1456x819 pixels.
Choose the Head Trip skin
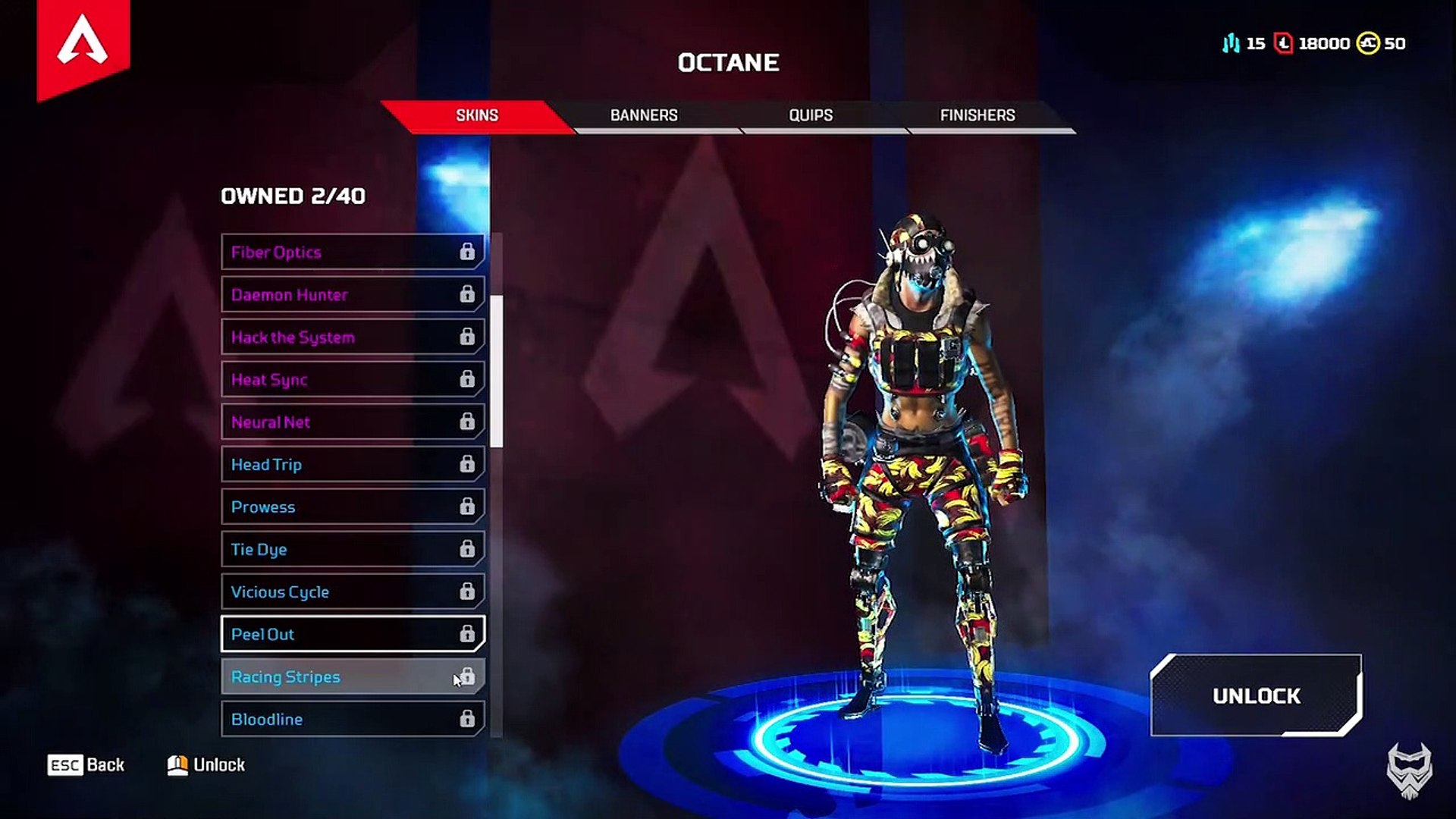tap(353, 464)
